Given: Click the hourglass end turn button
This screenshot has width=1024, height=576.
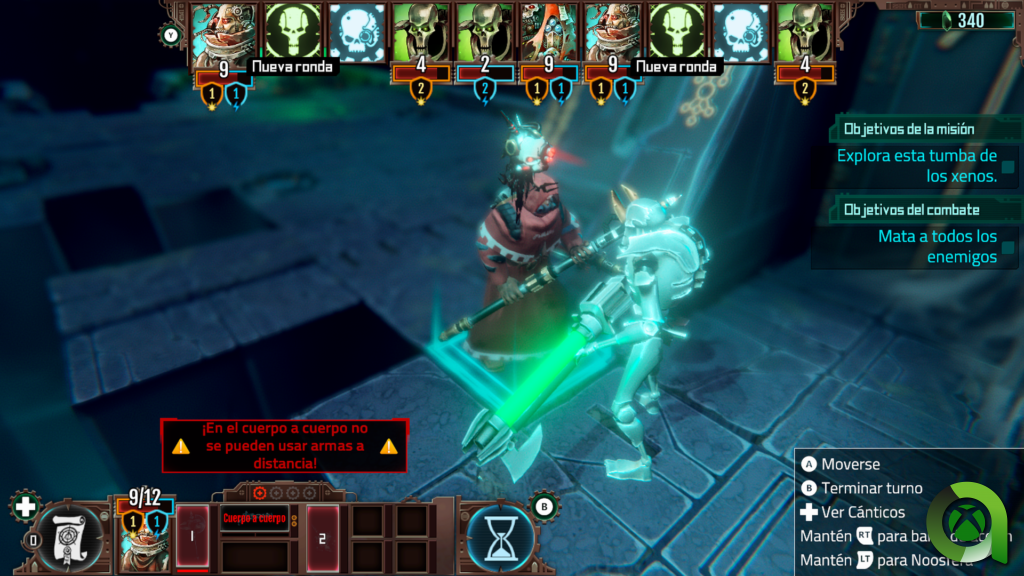Looking at the screenshot, I should (500, 535).
